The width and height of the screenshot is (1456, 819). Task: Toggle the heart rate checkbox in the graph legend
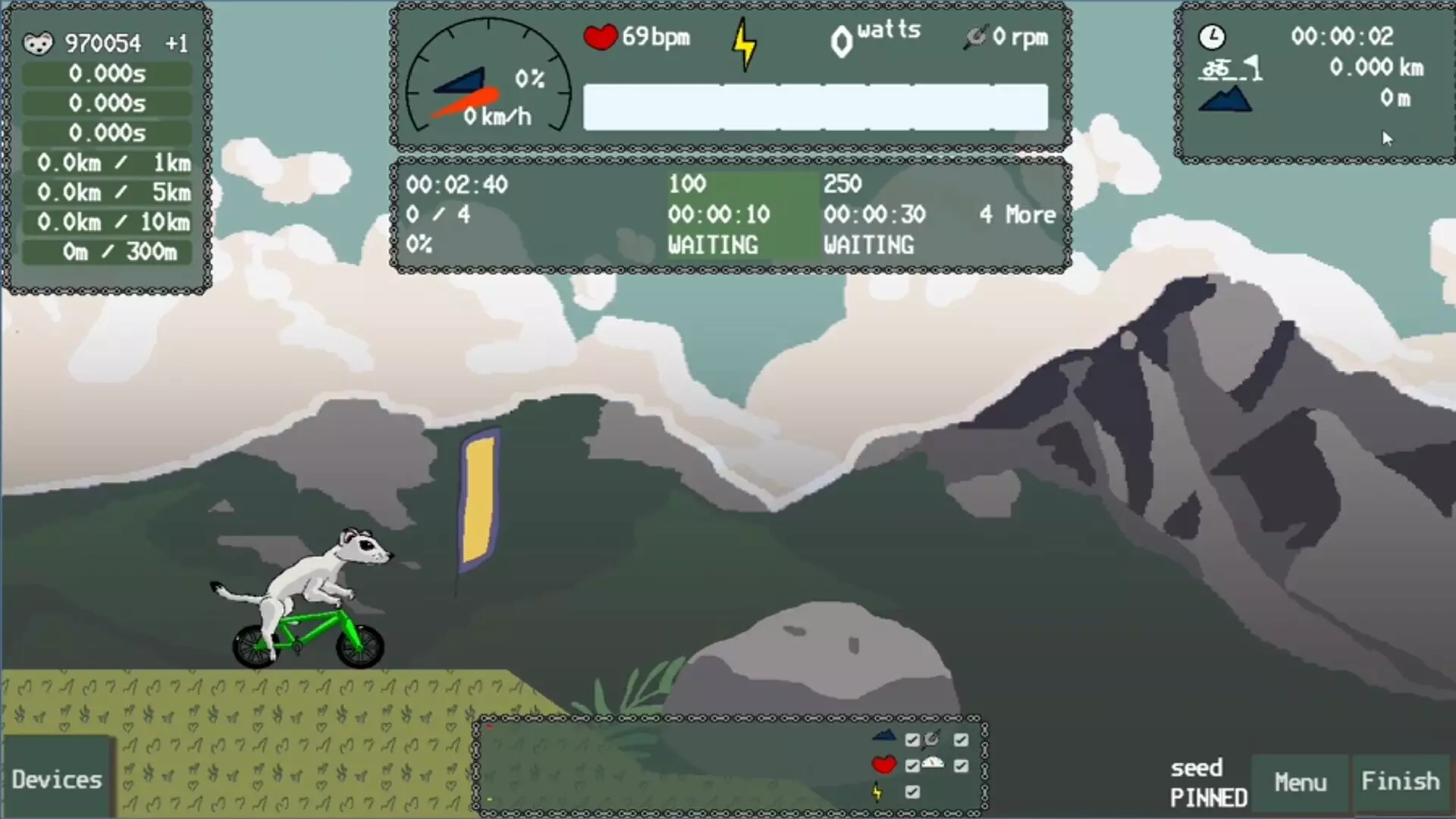pyautogui.click(x=912, y=766)
